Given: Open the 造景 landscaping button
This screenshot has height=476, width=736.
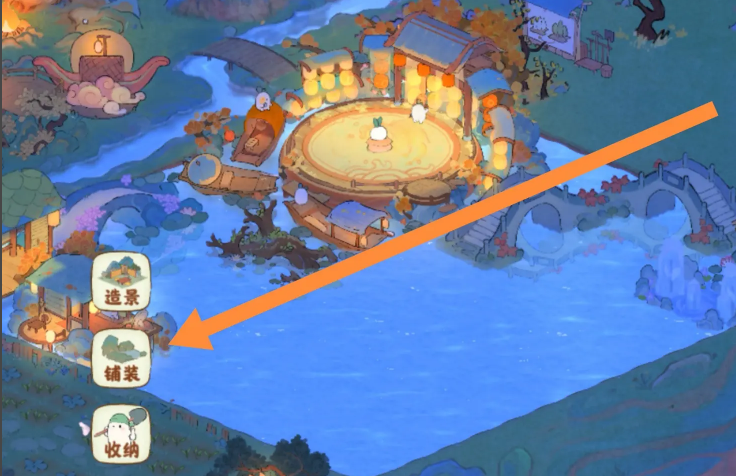Looking at the screenshot, I should (x=121, y=282).
